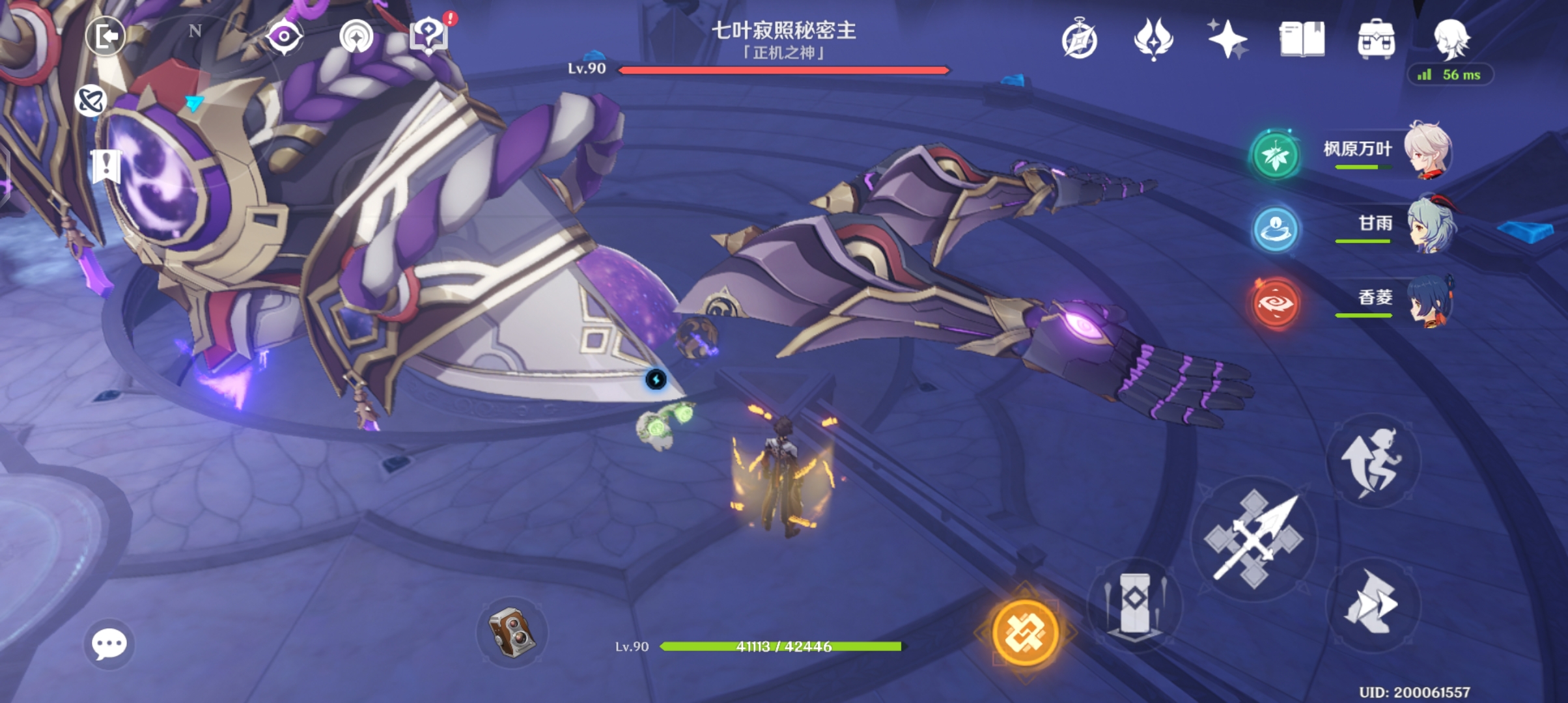Switch to party member 枫原万叶

[x=1426, y=150]
